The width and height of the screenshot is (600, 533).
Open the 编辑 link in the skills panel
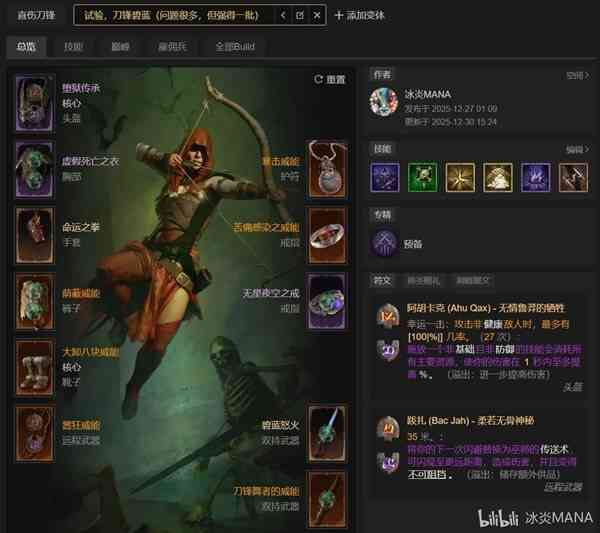point(576,149)
